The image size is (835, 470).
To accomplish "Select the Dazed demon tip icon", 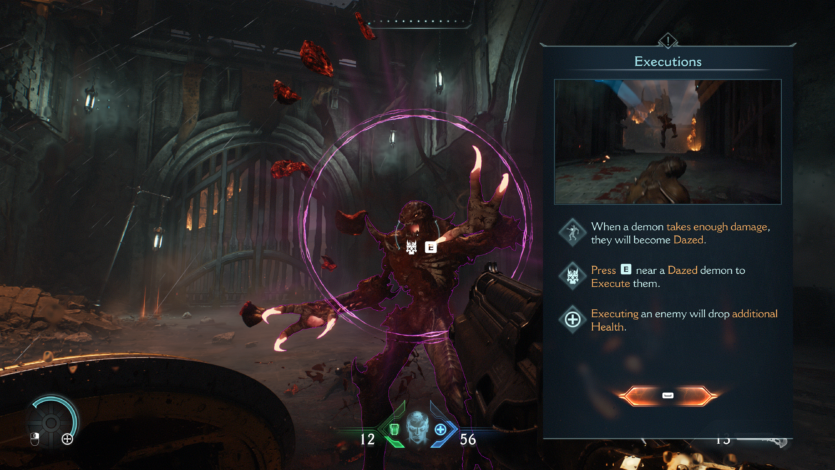I will pos(573,233).
